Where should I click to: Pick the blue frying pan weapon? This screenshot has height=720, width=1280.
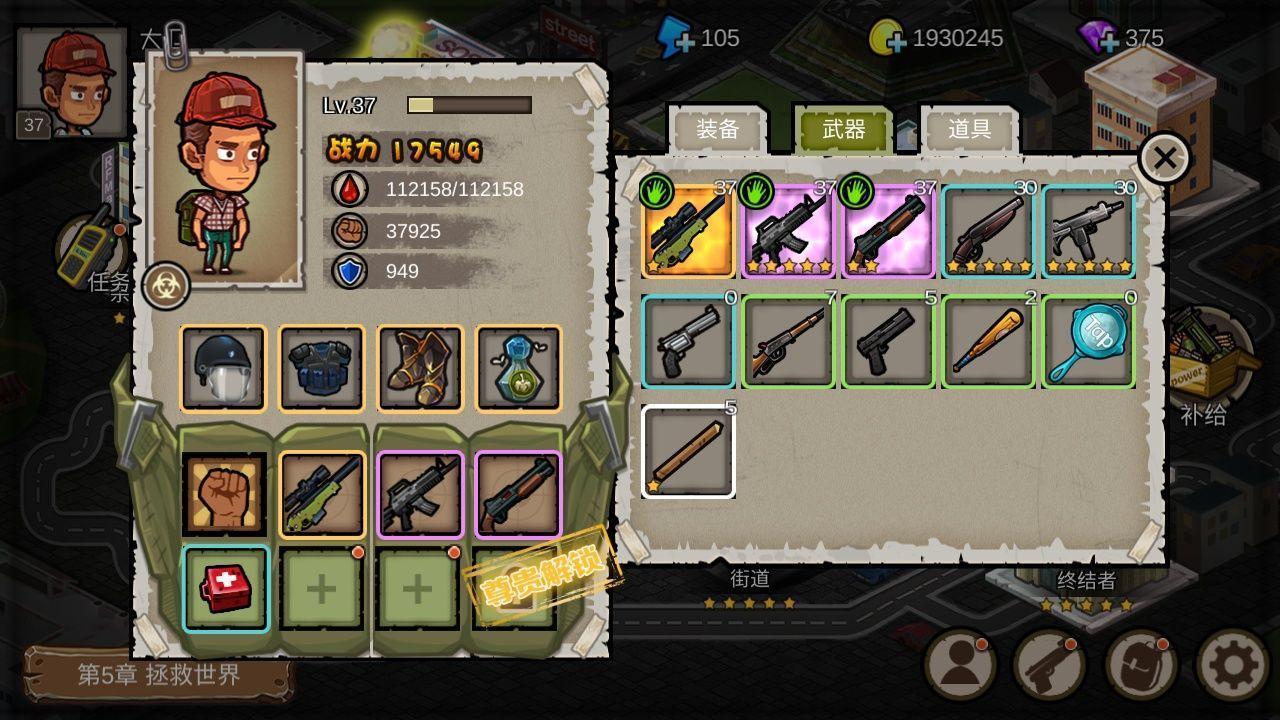point(1088,341)
